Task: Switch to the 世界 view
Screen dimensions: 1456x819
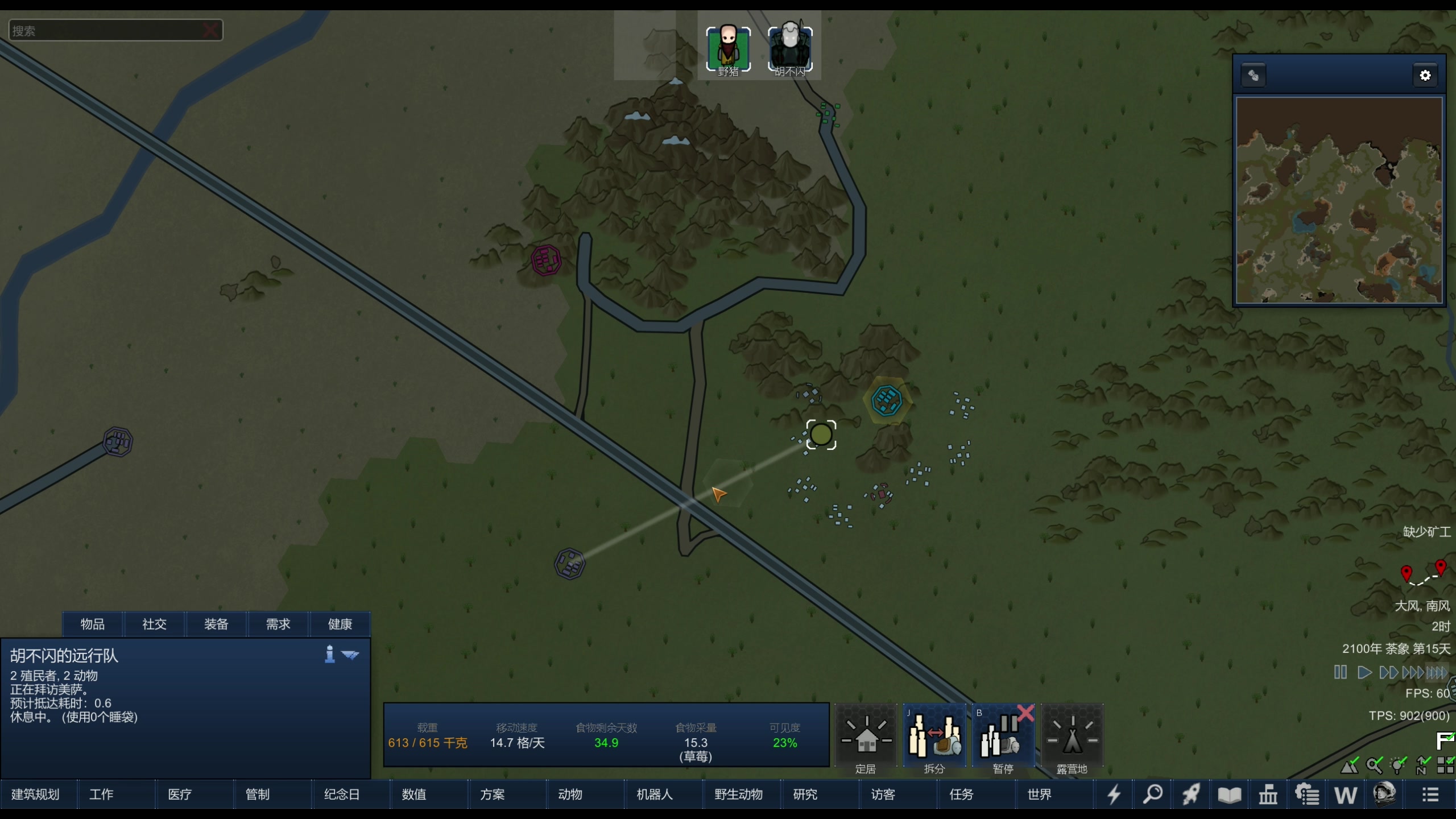Action: [x=1039, y=795]
